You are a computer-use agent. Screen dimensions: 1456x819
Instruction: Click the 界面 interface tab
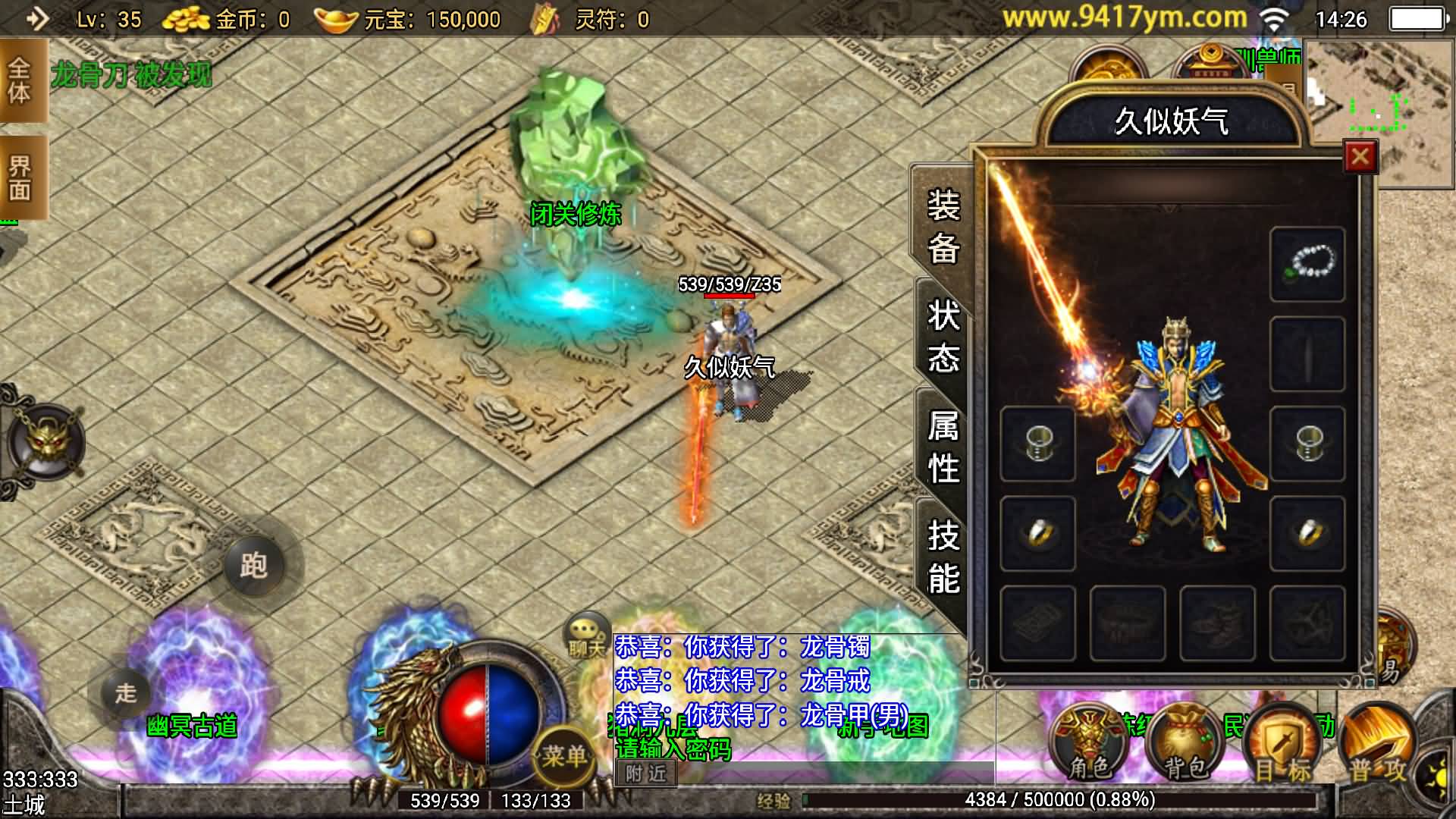pos(20,177)
